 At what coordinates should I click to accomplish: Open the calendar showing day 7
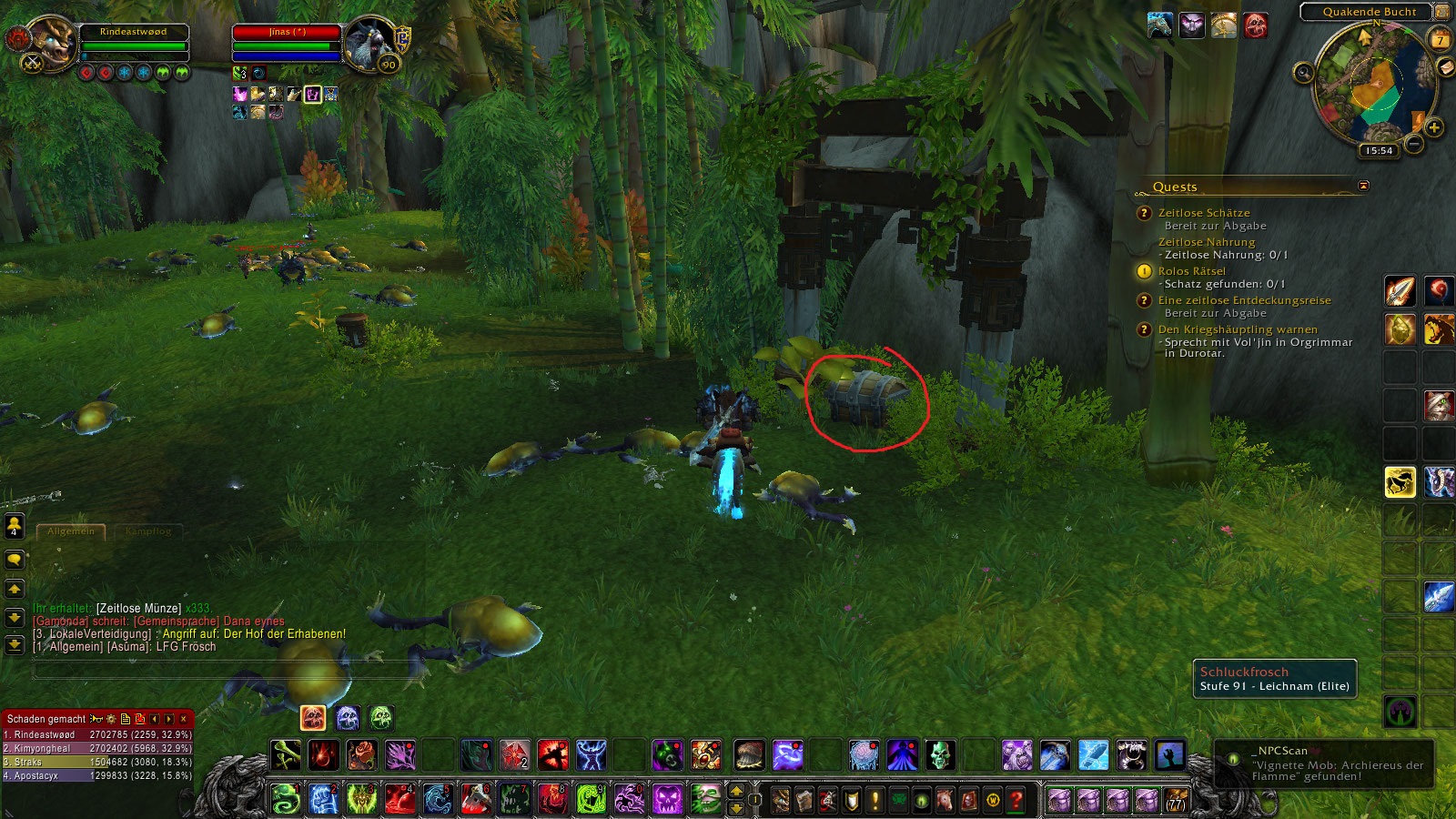coord(1440,39)
